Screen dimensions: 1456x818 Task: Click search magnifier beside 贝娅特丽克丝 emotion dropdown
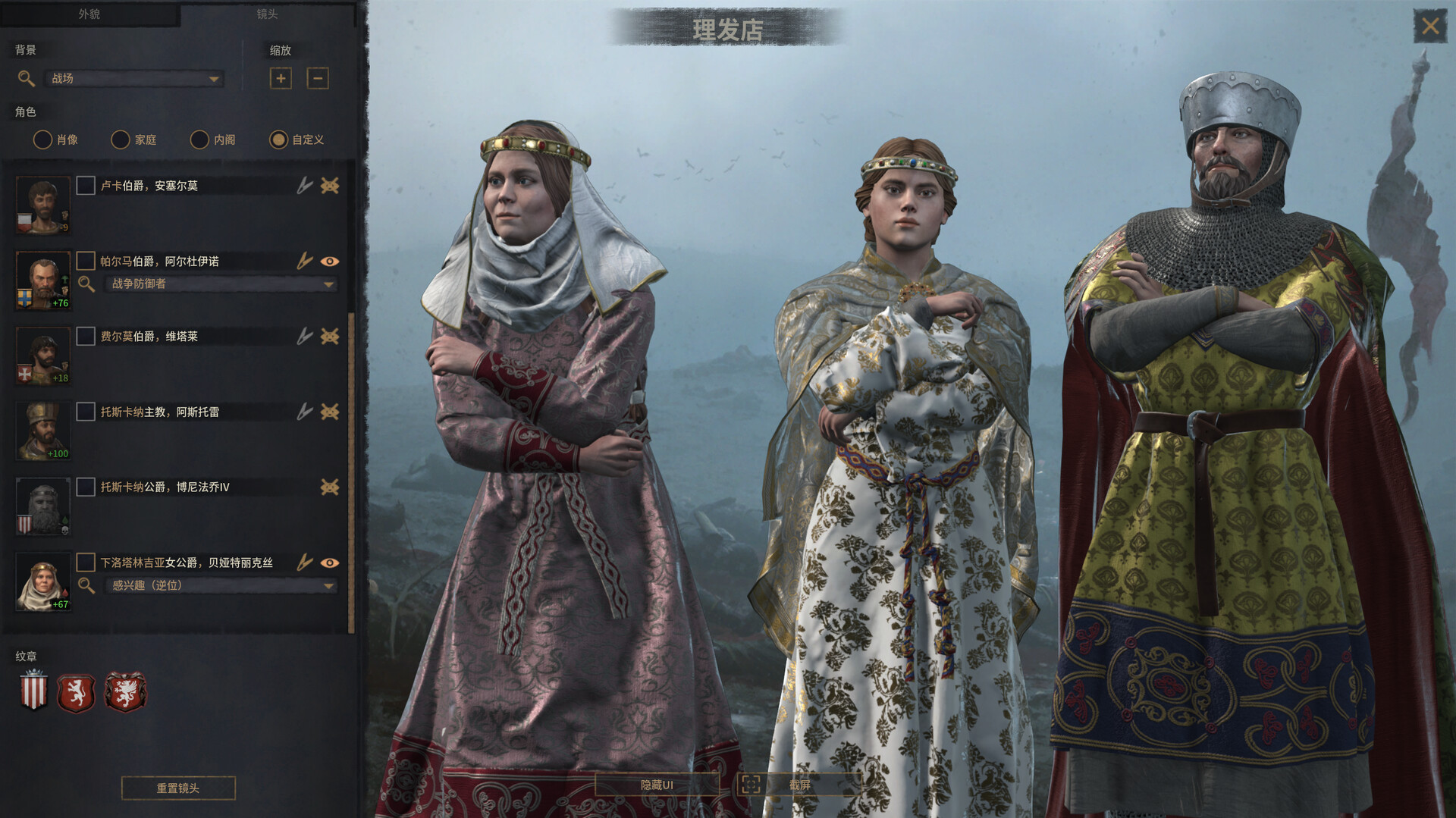tap(86, 586)
